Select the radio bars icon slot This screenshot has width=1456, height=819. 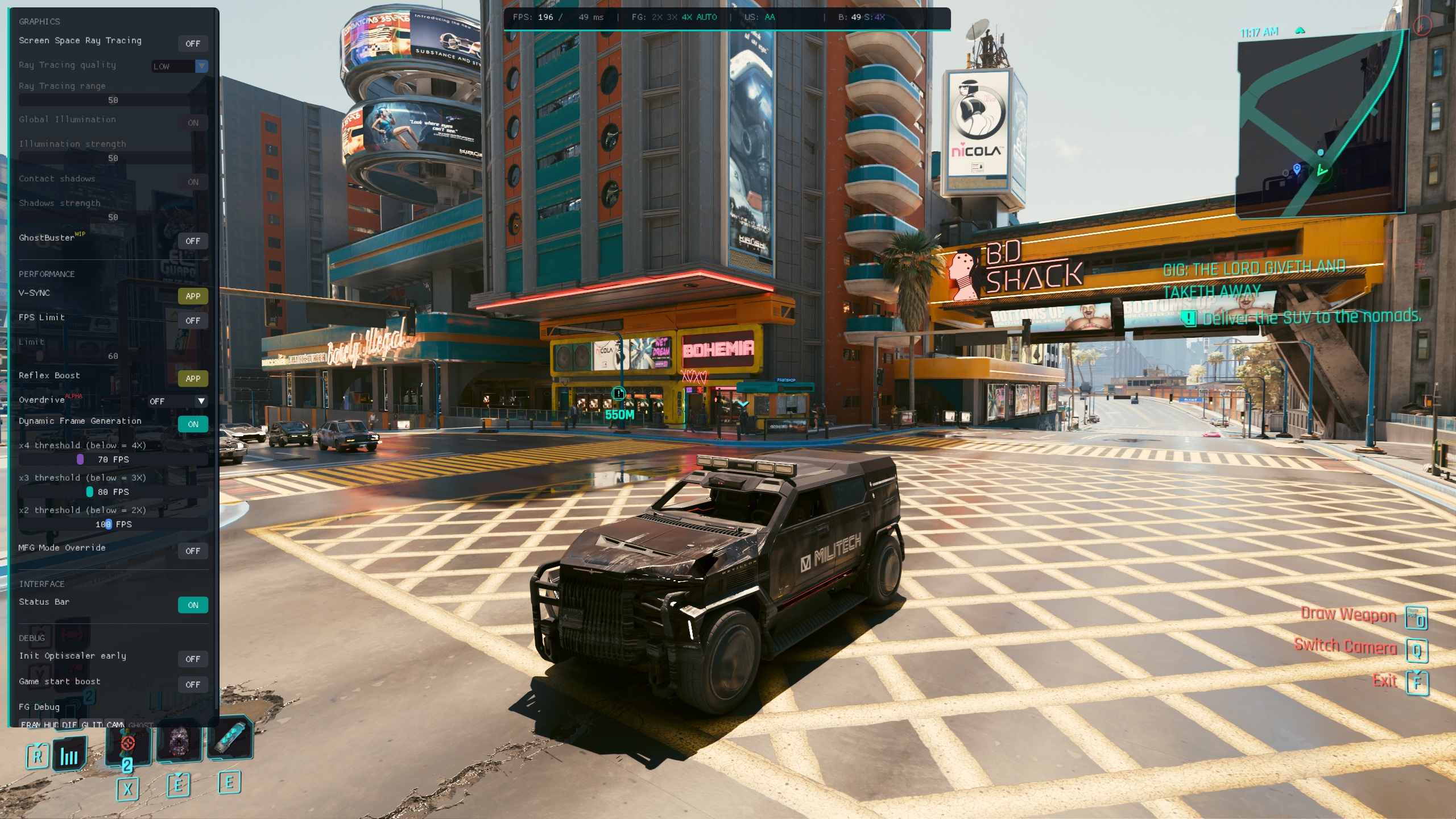coord(69,755)
